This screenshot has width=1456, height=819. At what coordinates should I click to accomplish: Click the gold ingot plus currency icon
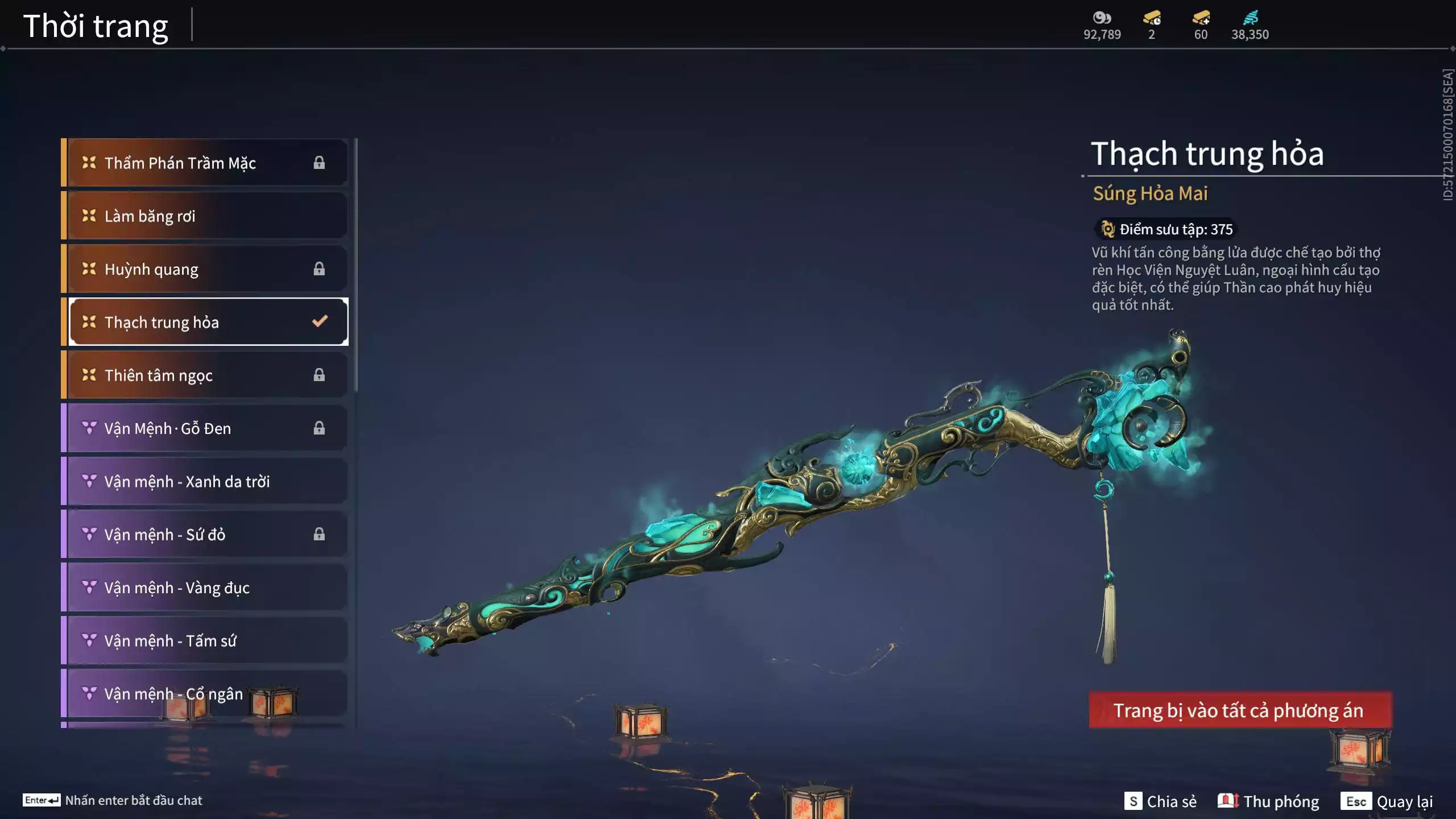(x=1201, y=18)
